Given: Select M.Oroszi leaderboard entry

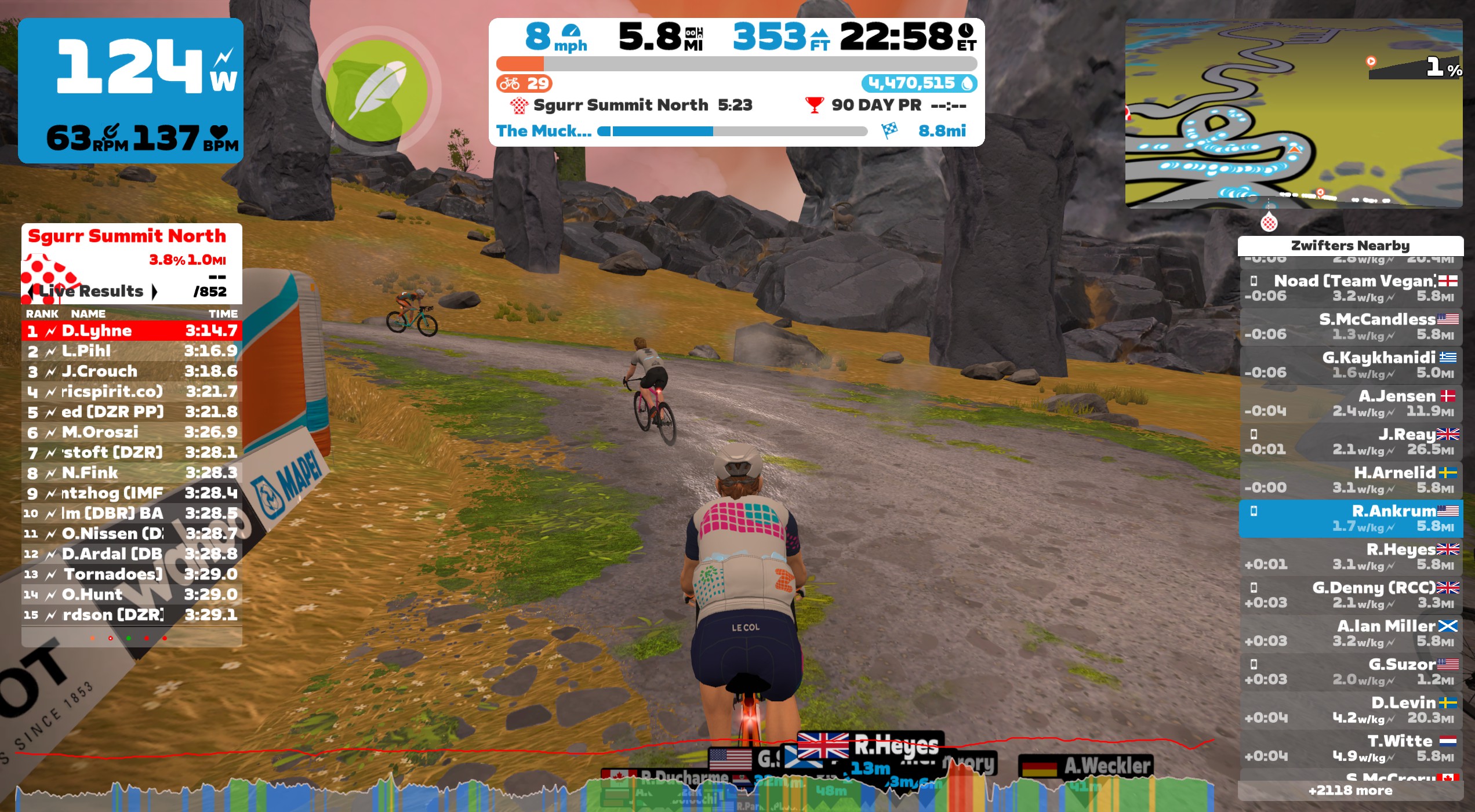Looking at the screenshot, I should click(x=132, y=432).
